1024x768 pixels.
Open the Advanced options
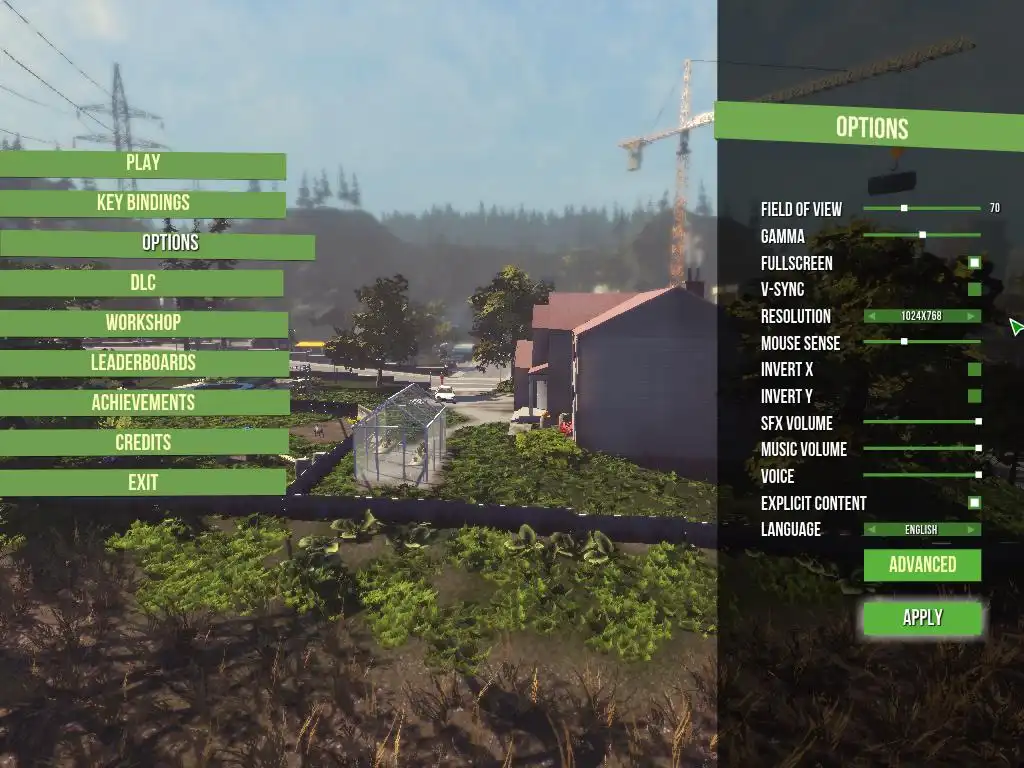click(922, 565)
